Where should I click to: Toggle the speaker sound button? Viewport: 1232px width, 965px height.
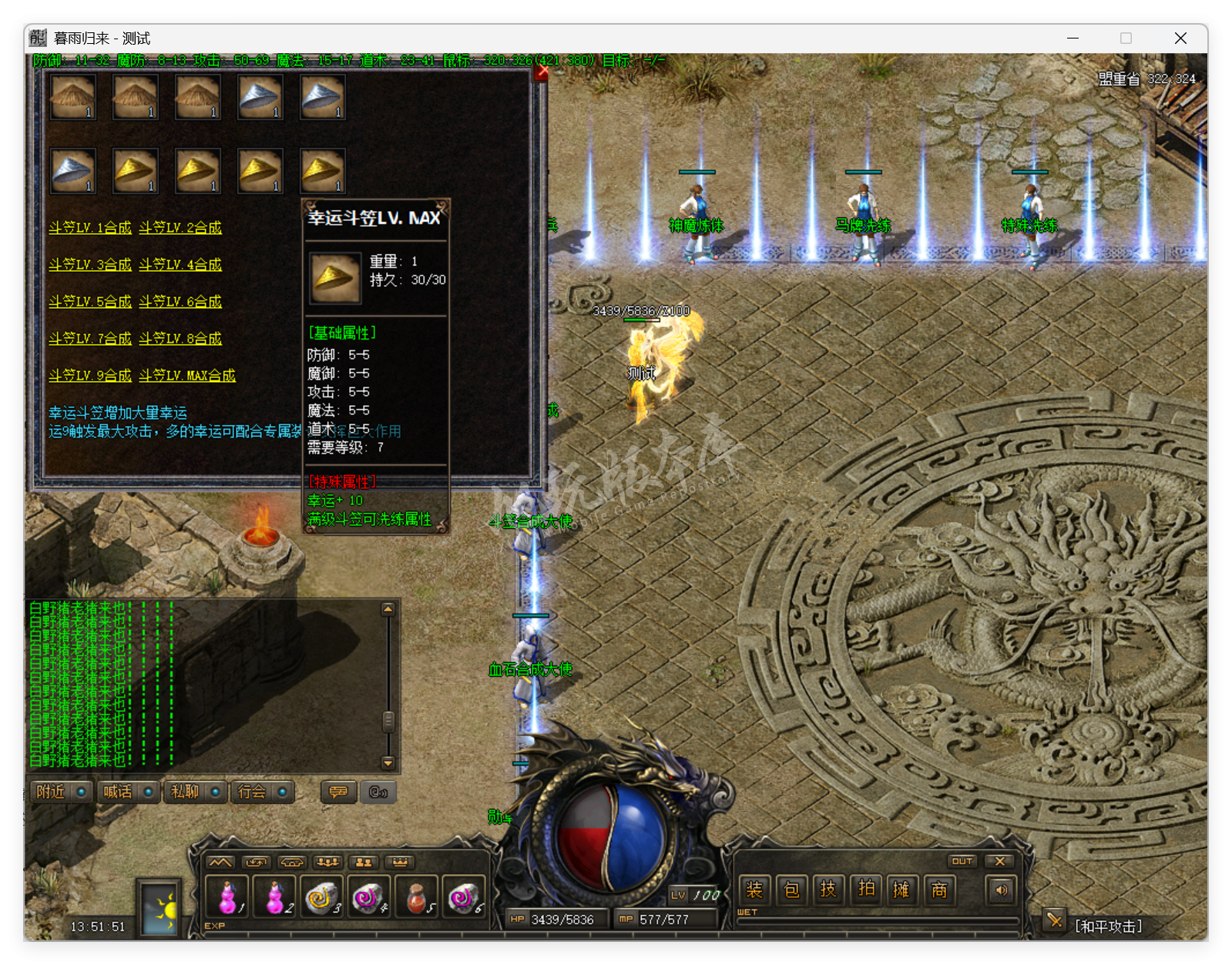1002,890
